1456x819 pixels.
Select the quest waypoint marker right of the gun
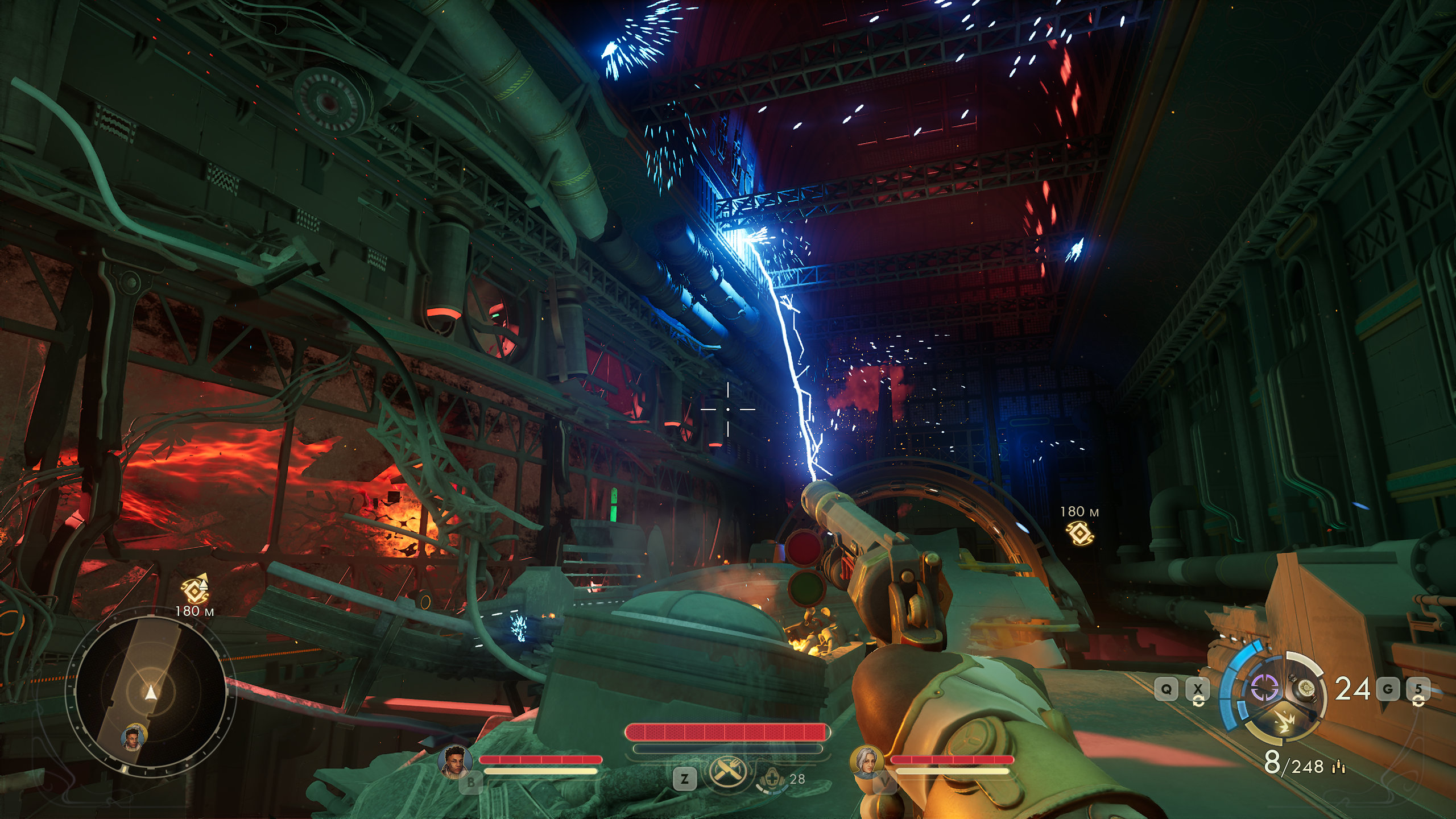click(x=1079, y=533)
